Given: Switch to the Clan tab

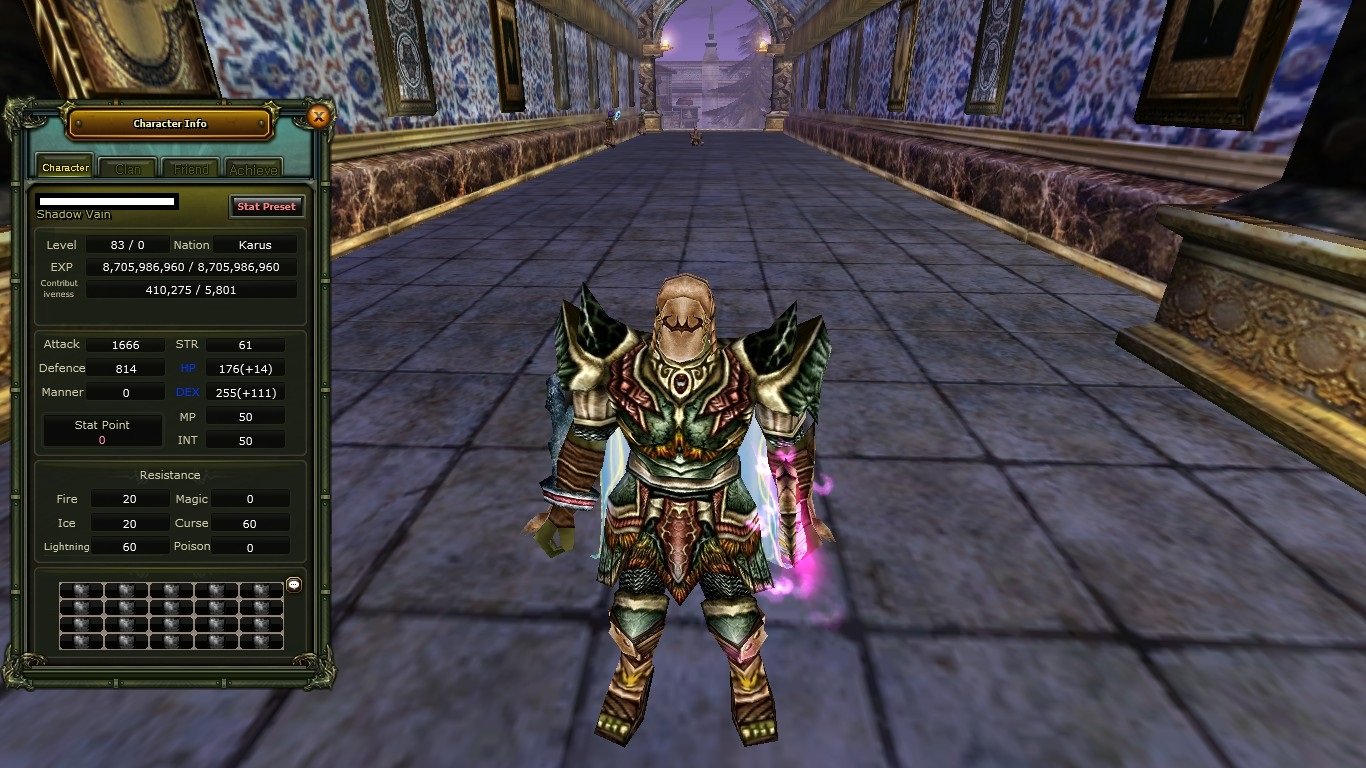Looking at the screenshot, I should 127,168.
